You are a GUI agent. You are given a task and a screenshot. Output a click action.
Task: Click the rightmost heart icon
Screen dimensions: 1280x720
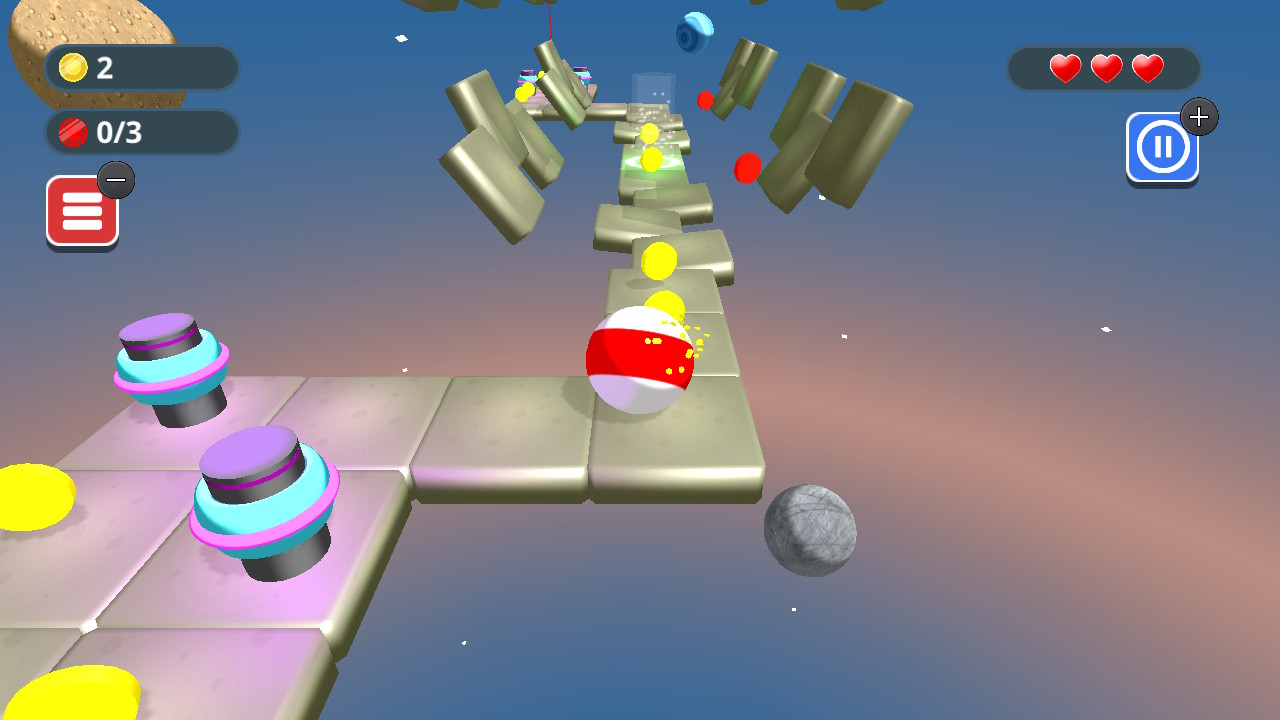point(1147,68)
